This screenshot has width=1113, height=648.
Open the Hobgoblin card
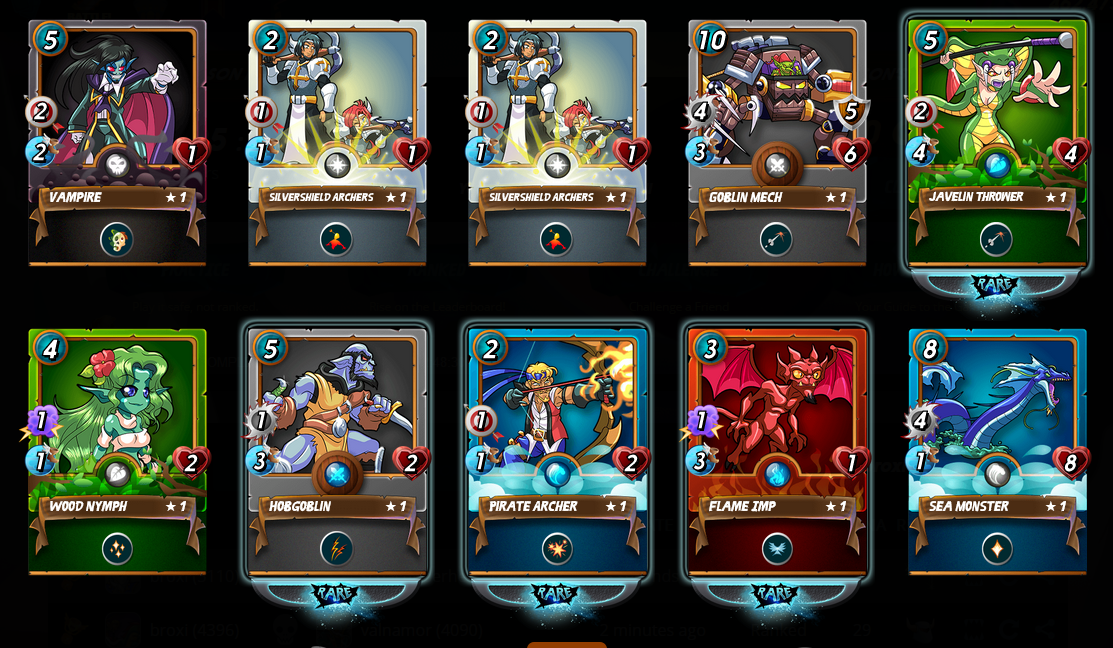point(337,420)
